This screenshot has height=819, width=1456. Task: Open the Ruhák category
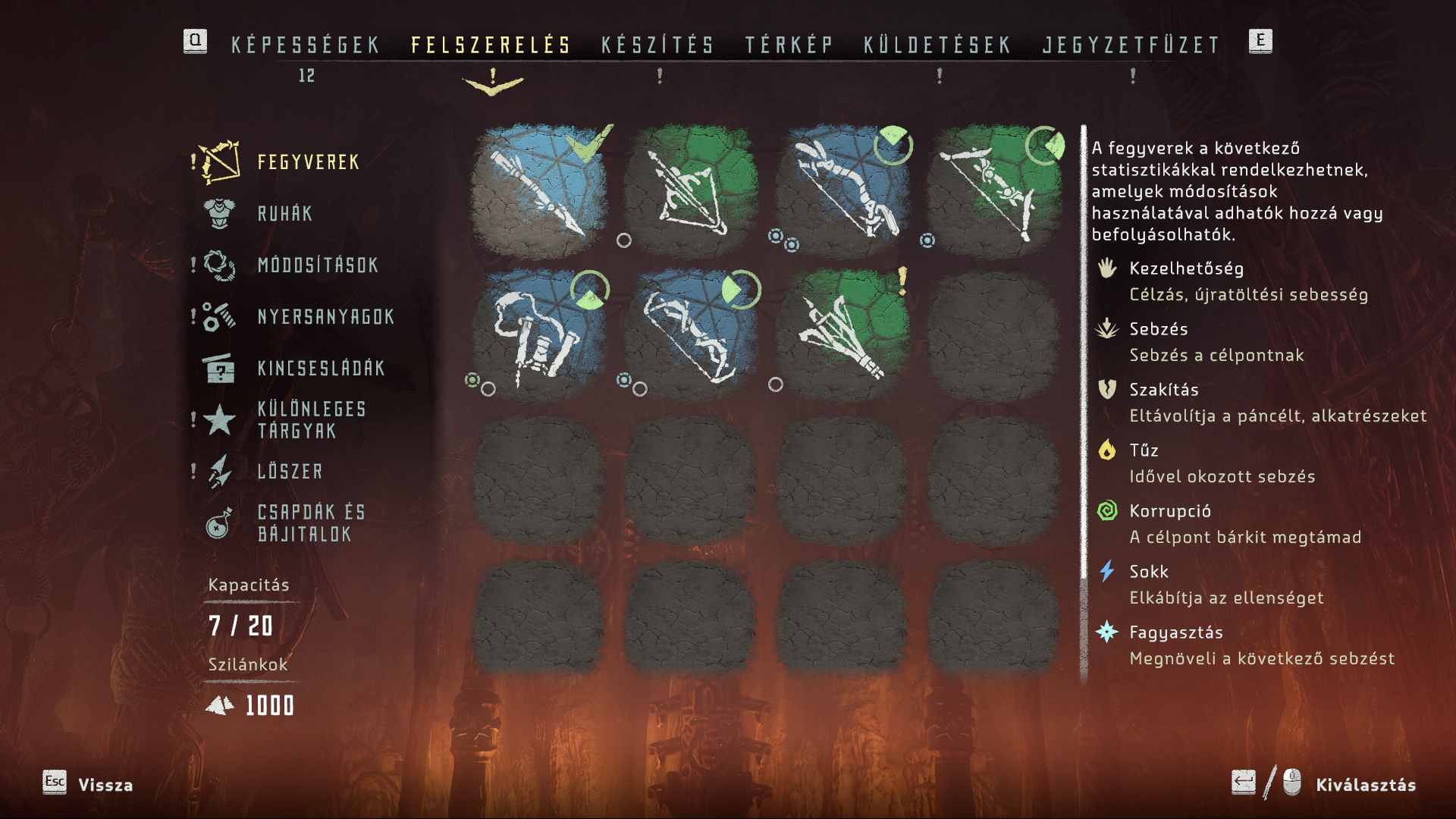(285, 214)
